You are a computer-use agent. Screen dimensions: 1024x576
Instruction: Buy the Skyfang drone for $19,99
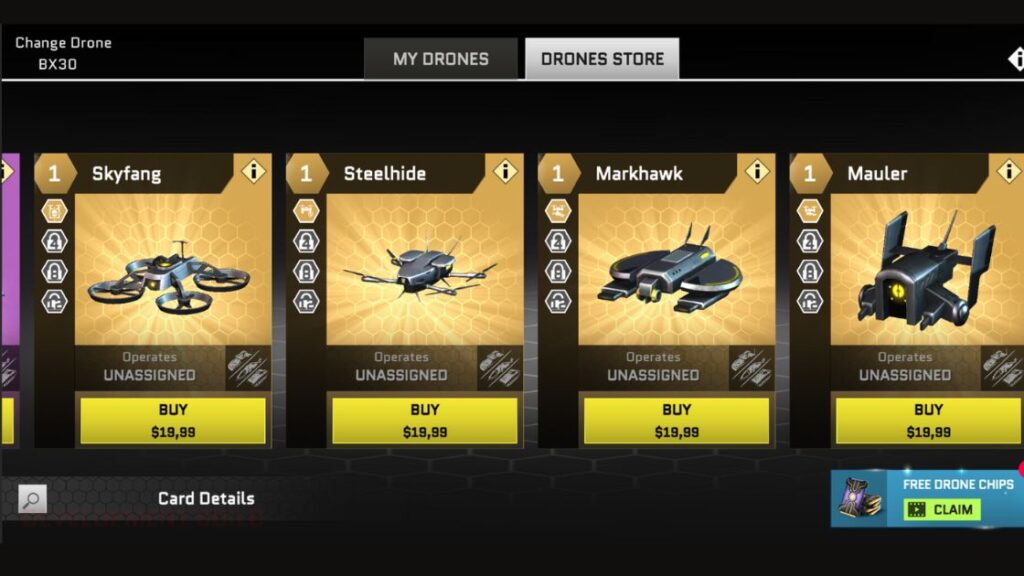(173, 420)
